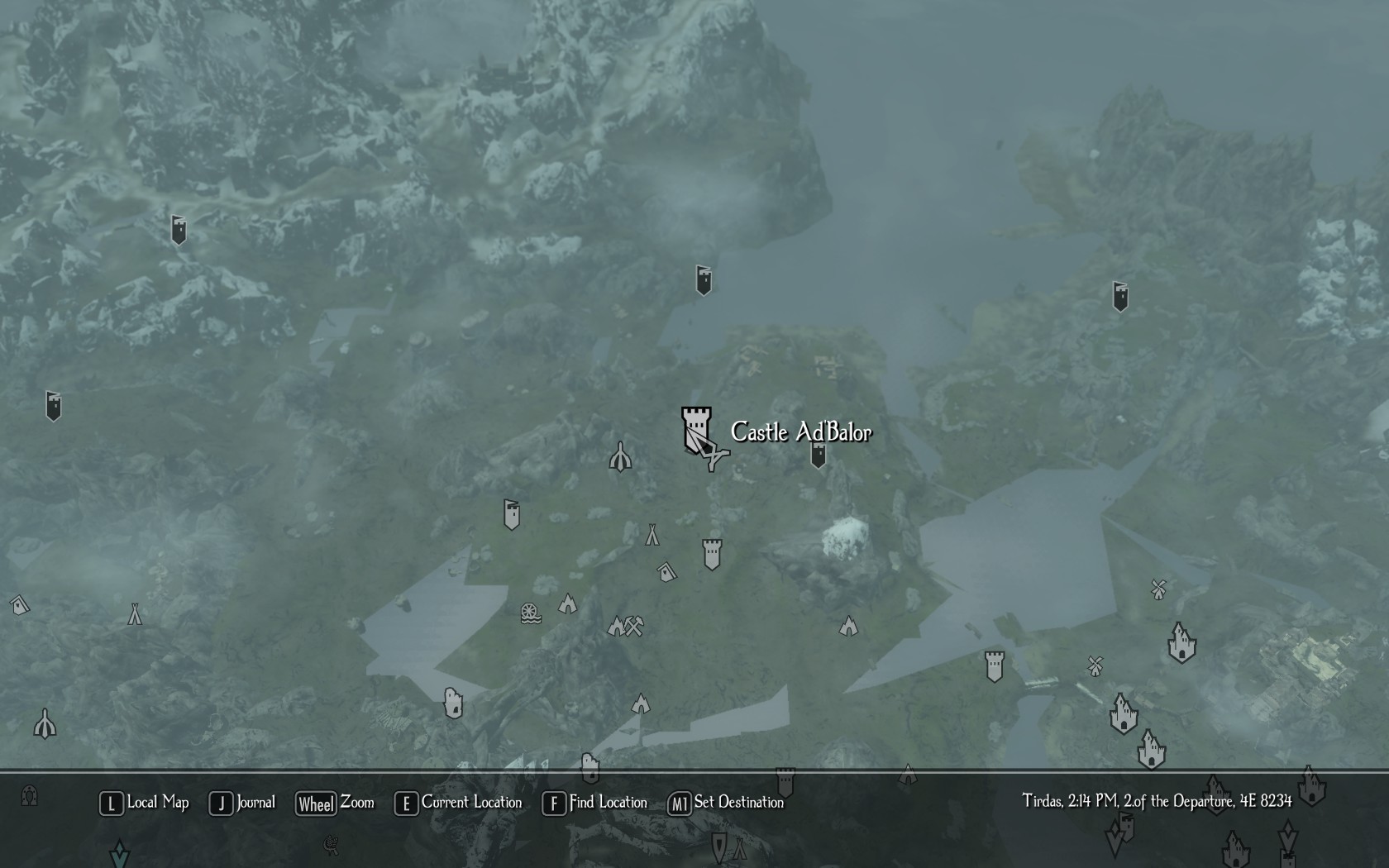Open the Journal from the map bar

click(x=243, y=803)
